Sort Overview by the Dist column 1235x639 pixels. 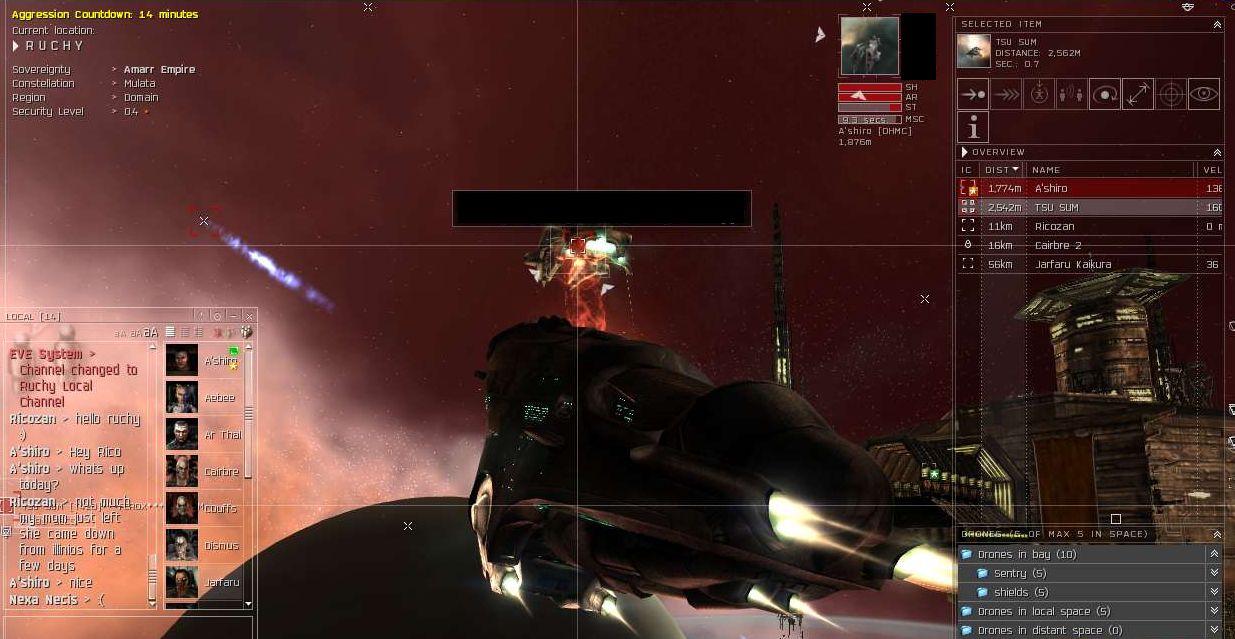point(1002,170)
